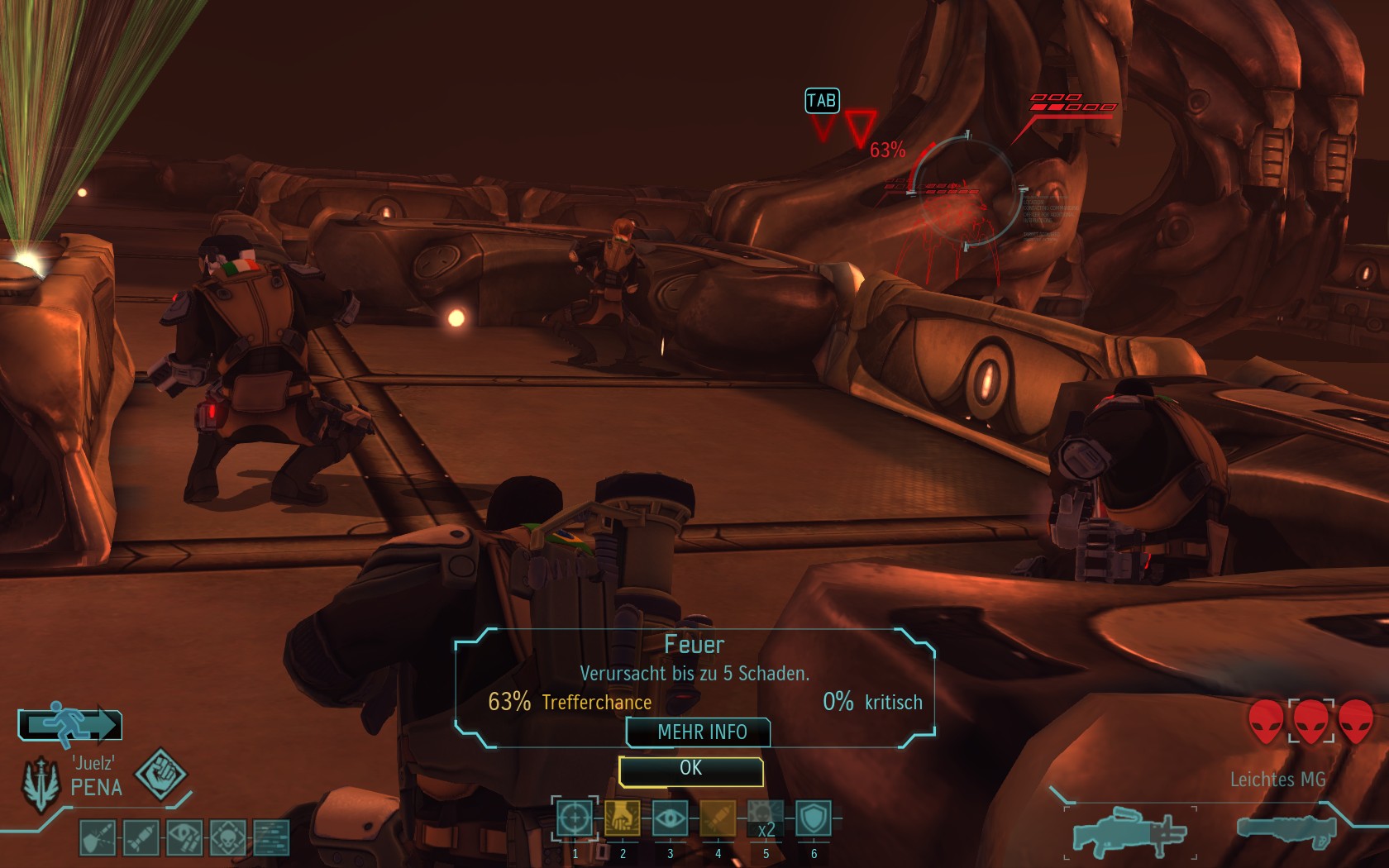This screenshot has height=868, width=1389.
Task: Select the crosshair Fire ability
Action: pos(575,818)
